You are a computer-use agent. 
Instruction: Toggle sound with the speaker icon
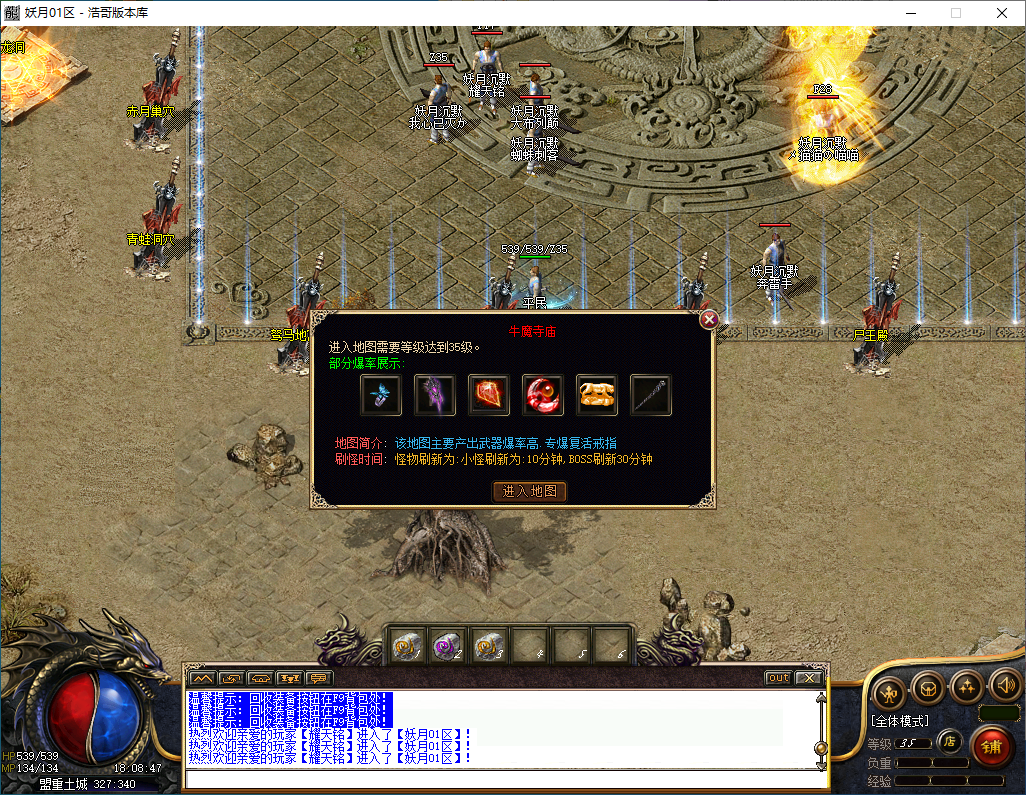tap(1004, 686)
